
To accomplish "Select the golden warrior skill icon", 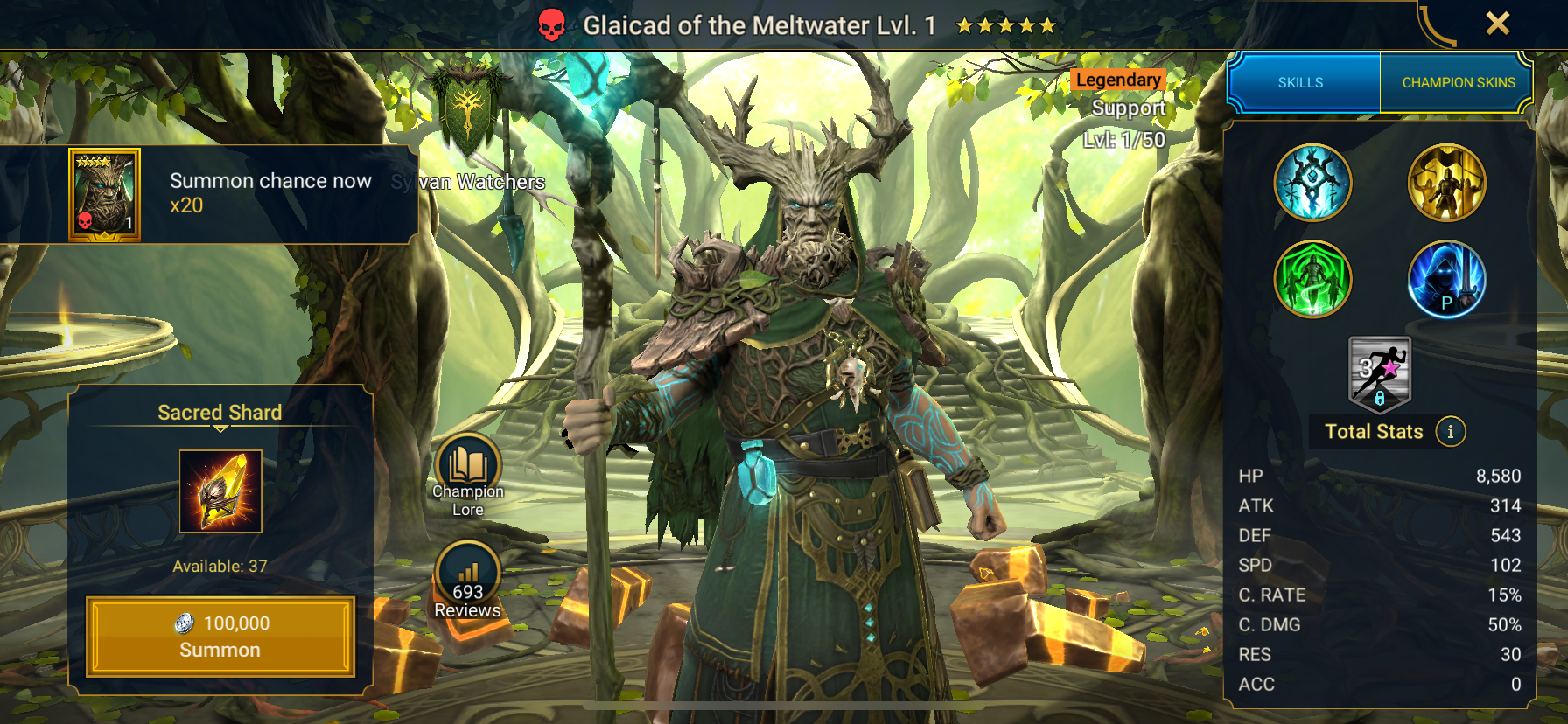I will pos(1446,183).
